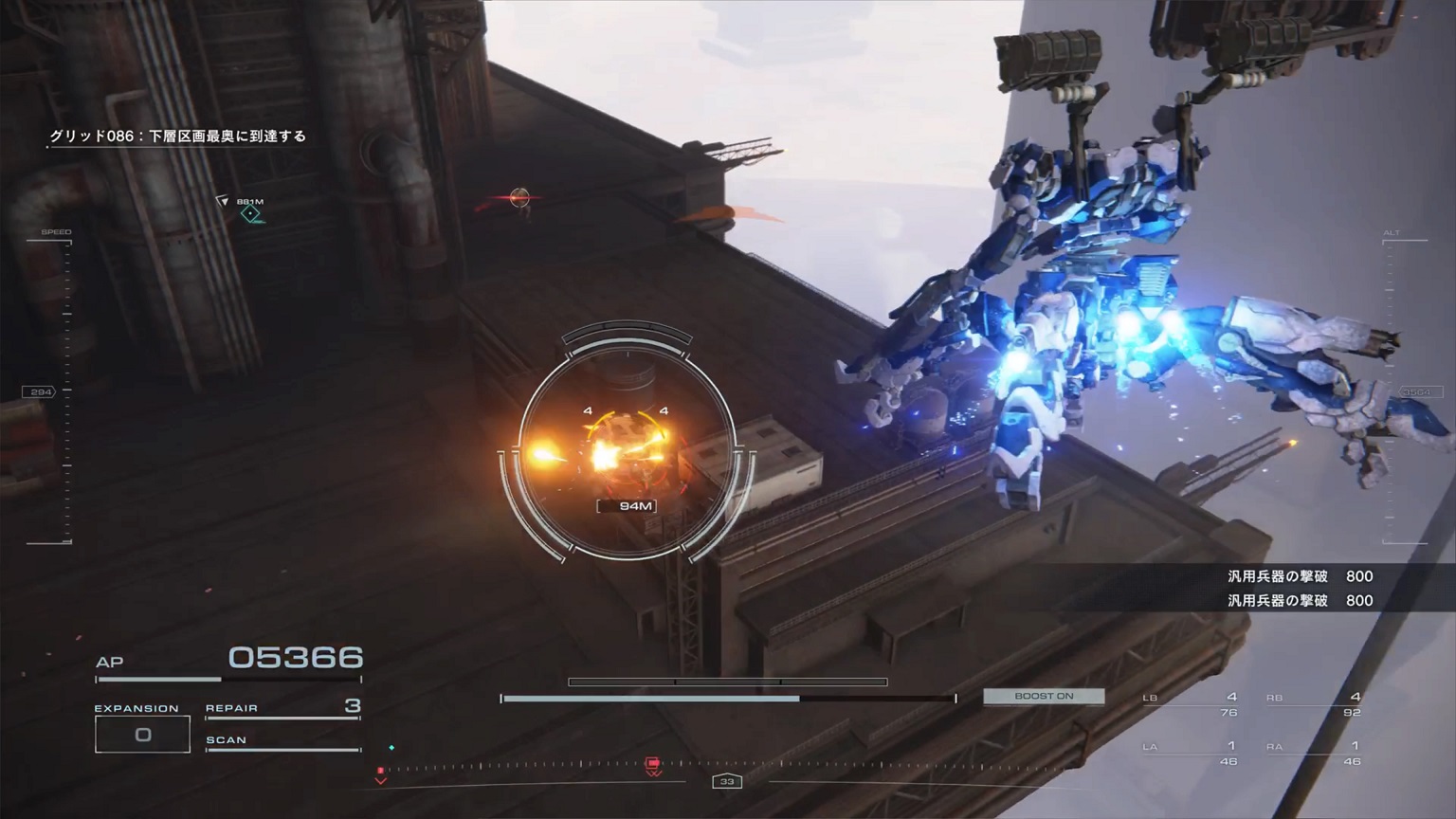Choose the LA arm weapon slot

tap(1191, 753)
